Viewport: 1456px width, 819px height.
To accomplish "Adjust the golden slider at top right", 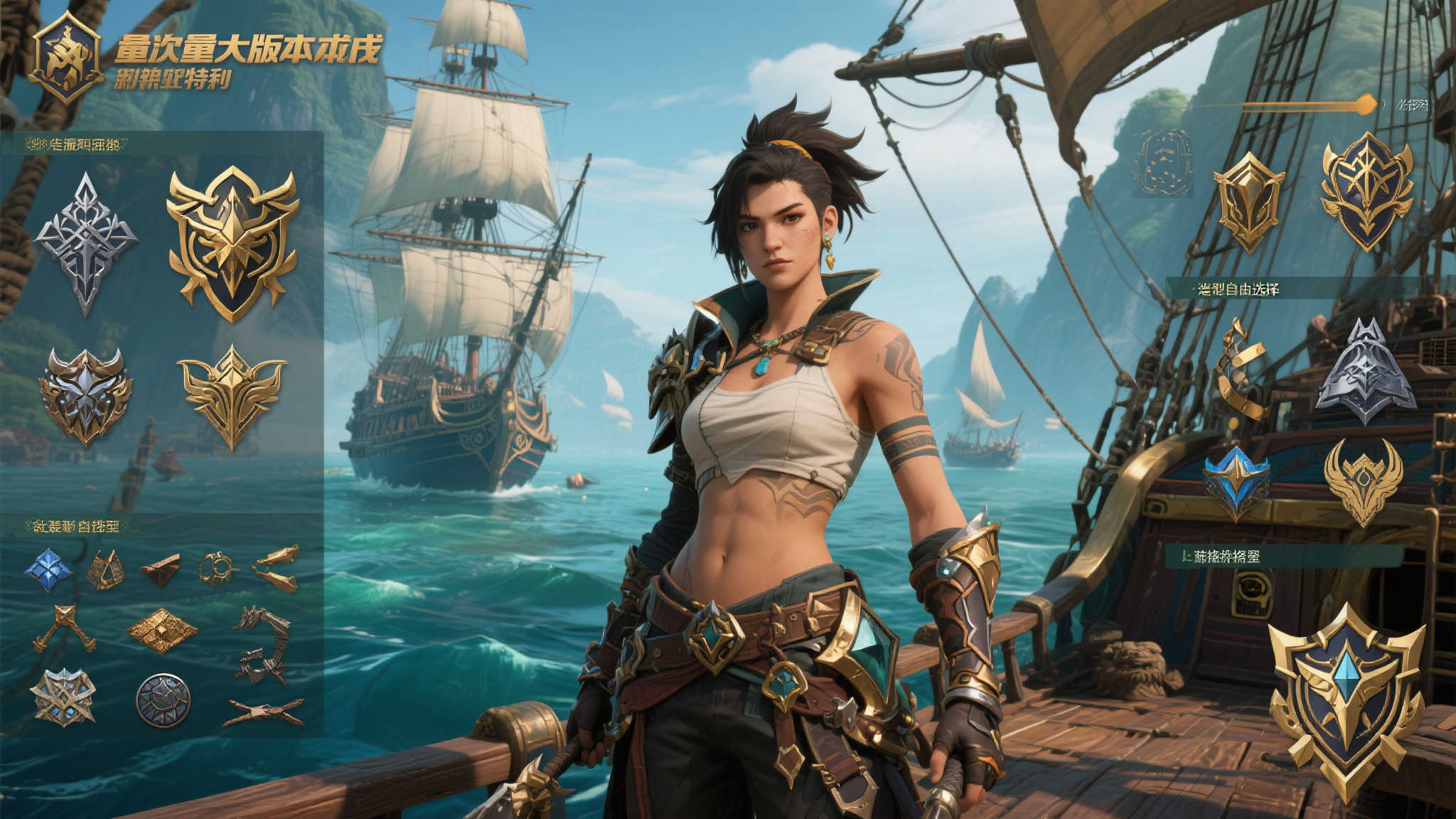I will point(1364,105).
